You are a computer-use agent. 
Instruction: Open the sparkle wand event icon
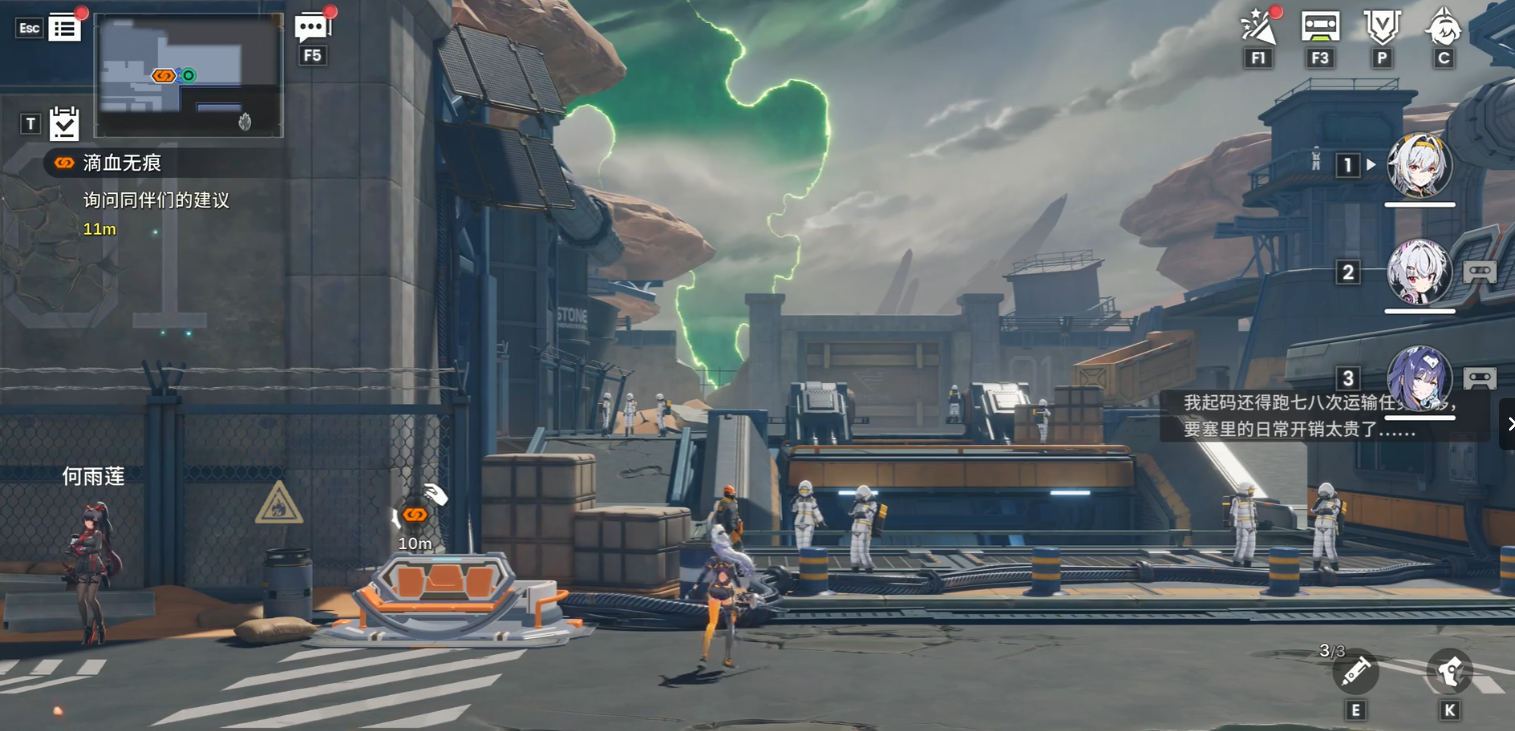tap(1258, 28)
